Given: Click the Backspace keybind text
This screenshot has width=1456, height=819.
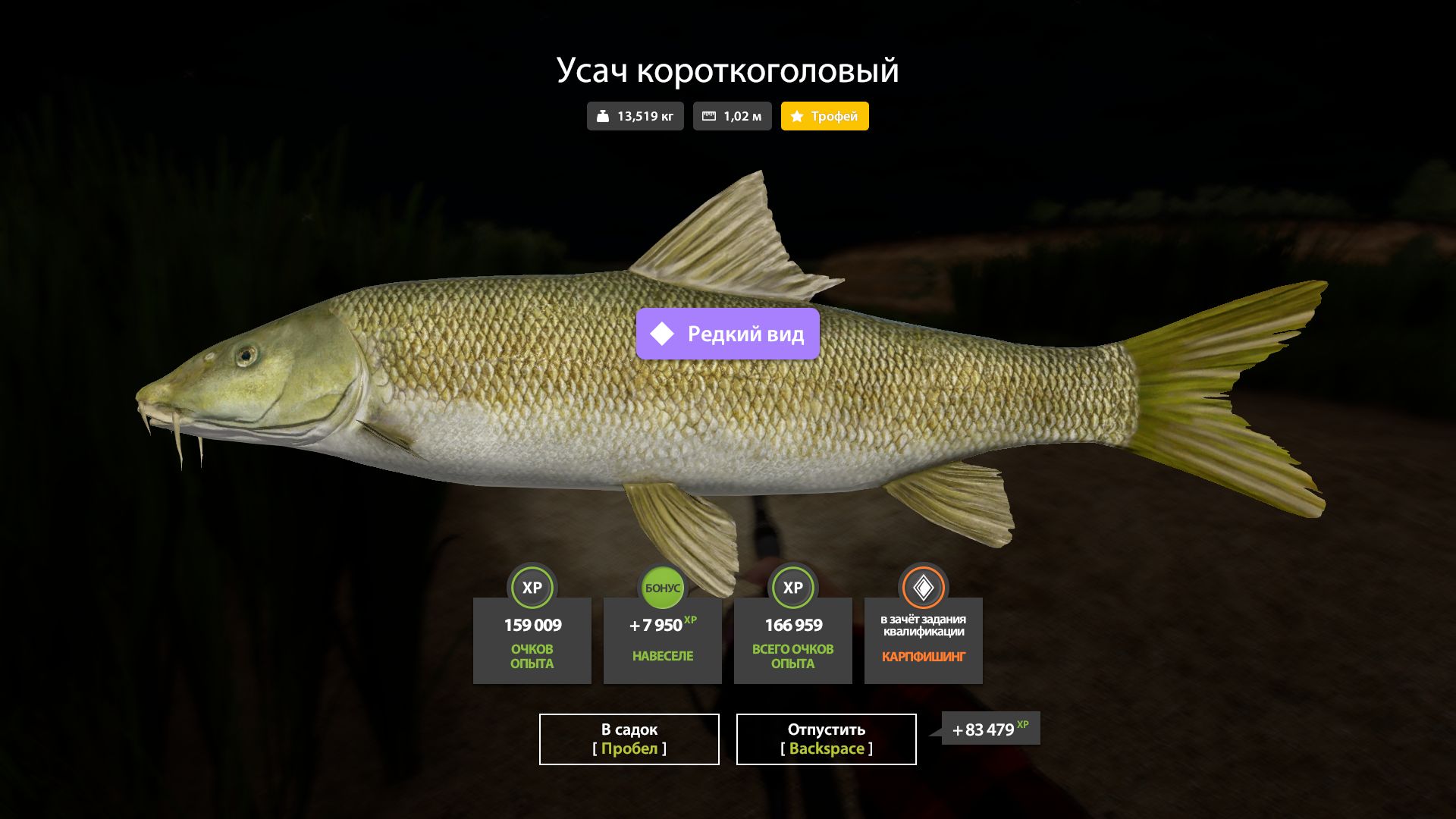Looking at the screenshot, I should click(x=826, y=749).
